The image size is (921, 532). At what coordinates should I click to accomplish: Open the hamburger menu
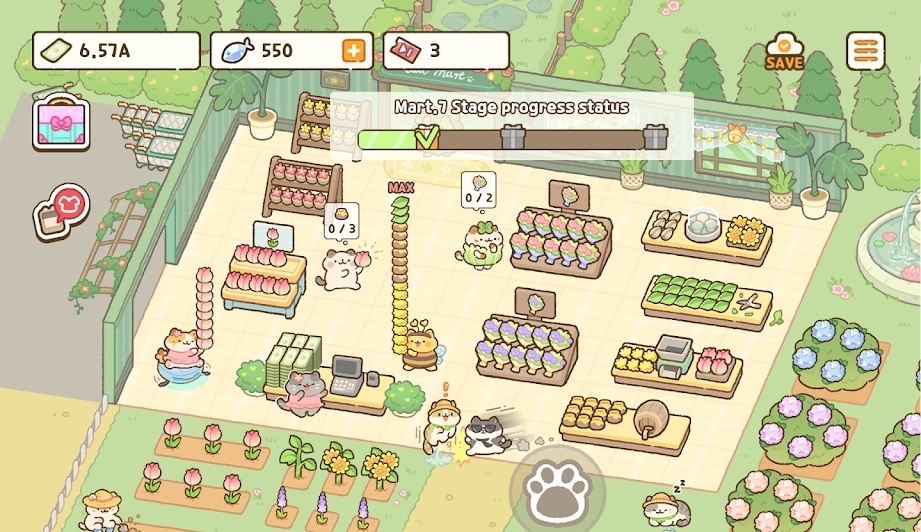click(x=865, y=51)
